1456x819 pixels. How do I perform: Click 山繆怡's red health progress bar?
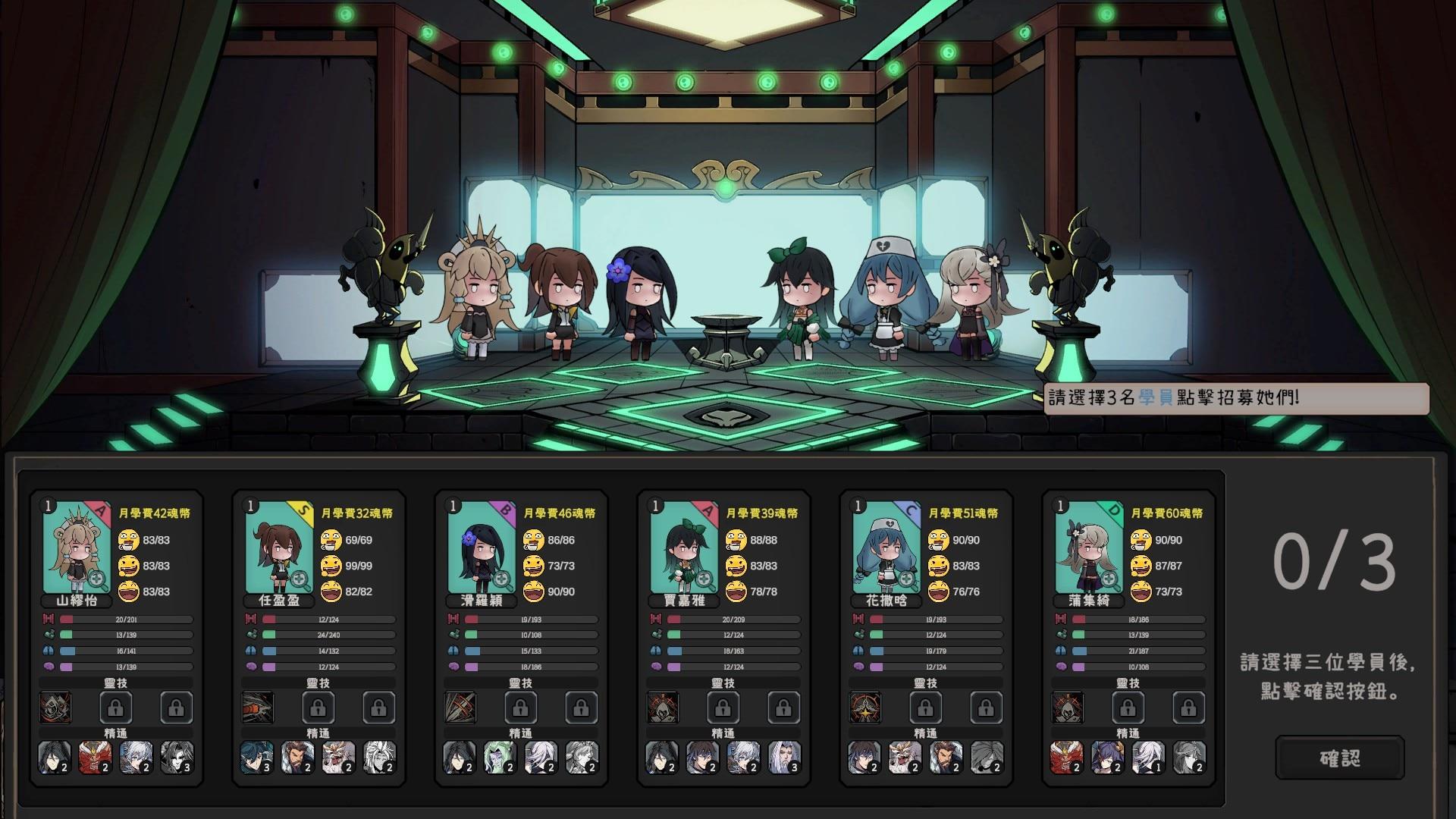126,619
